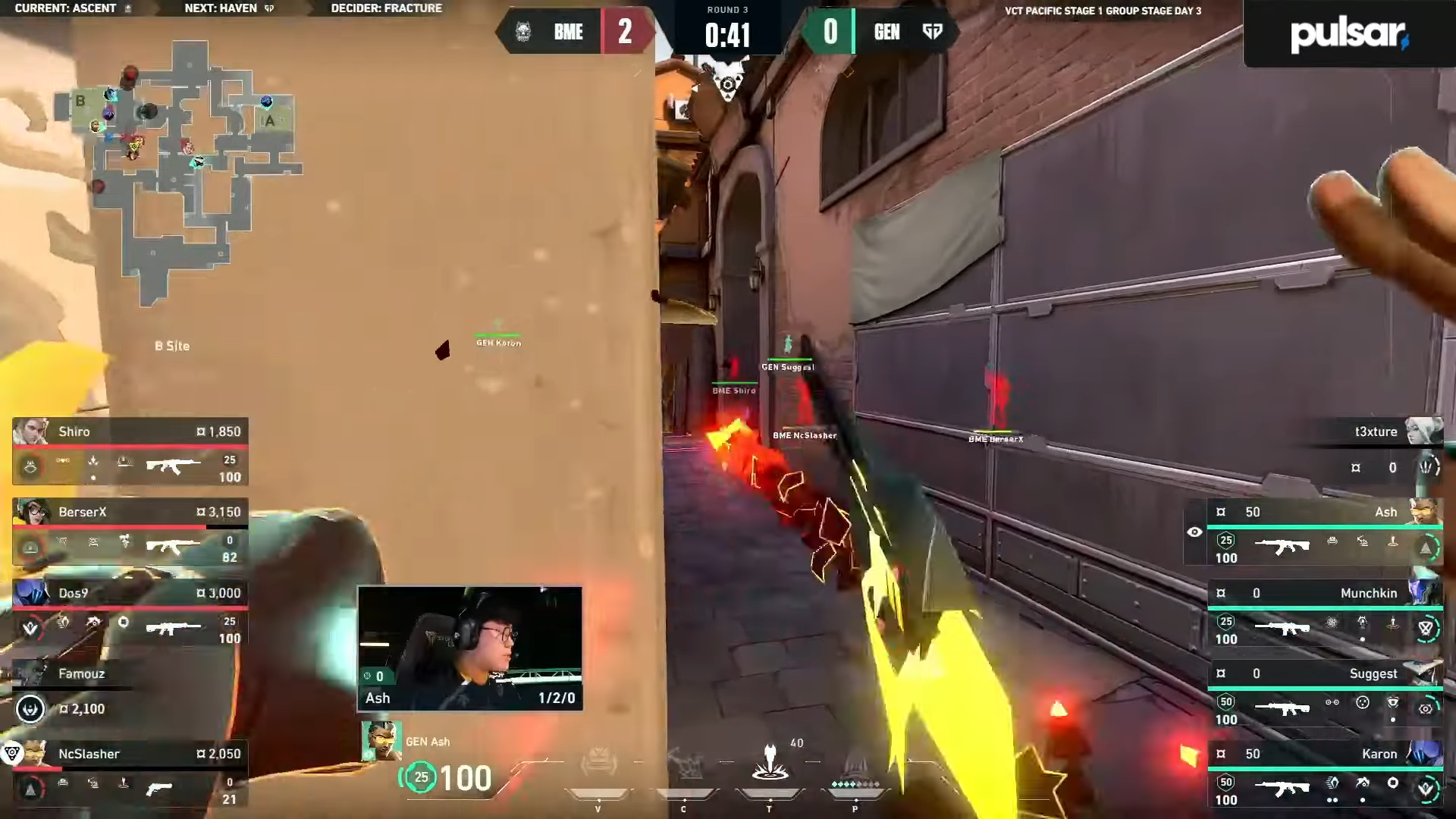This screenshot has width=1456, height=819.
Task: Select Munchkin's player card
Action: coord(1323,615)
